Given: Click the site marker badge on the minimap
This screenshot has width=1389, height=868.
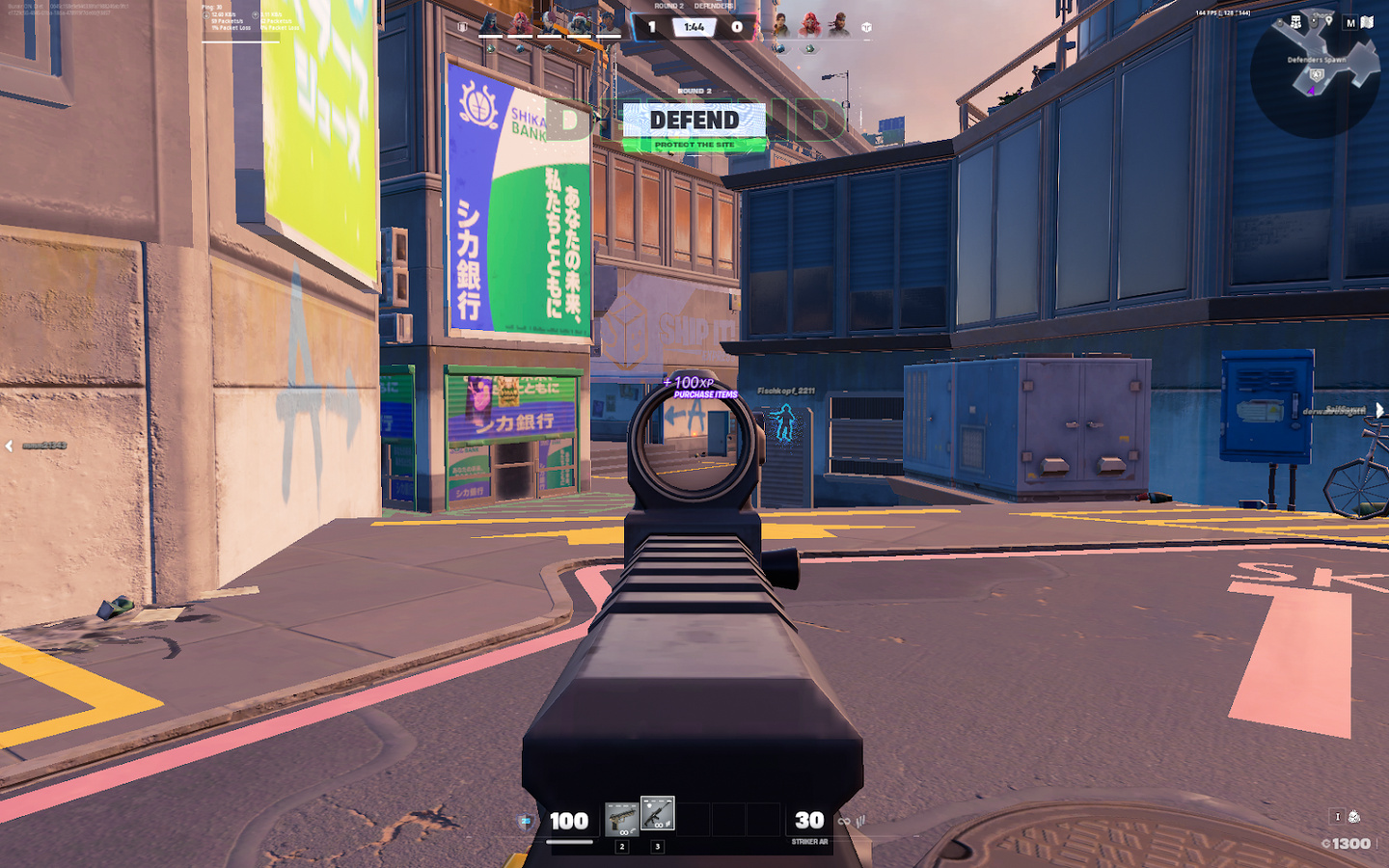Looking at the screenshot, I should tap(1316, 75).
